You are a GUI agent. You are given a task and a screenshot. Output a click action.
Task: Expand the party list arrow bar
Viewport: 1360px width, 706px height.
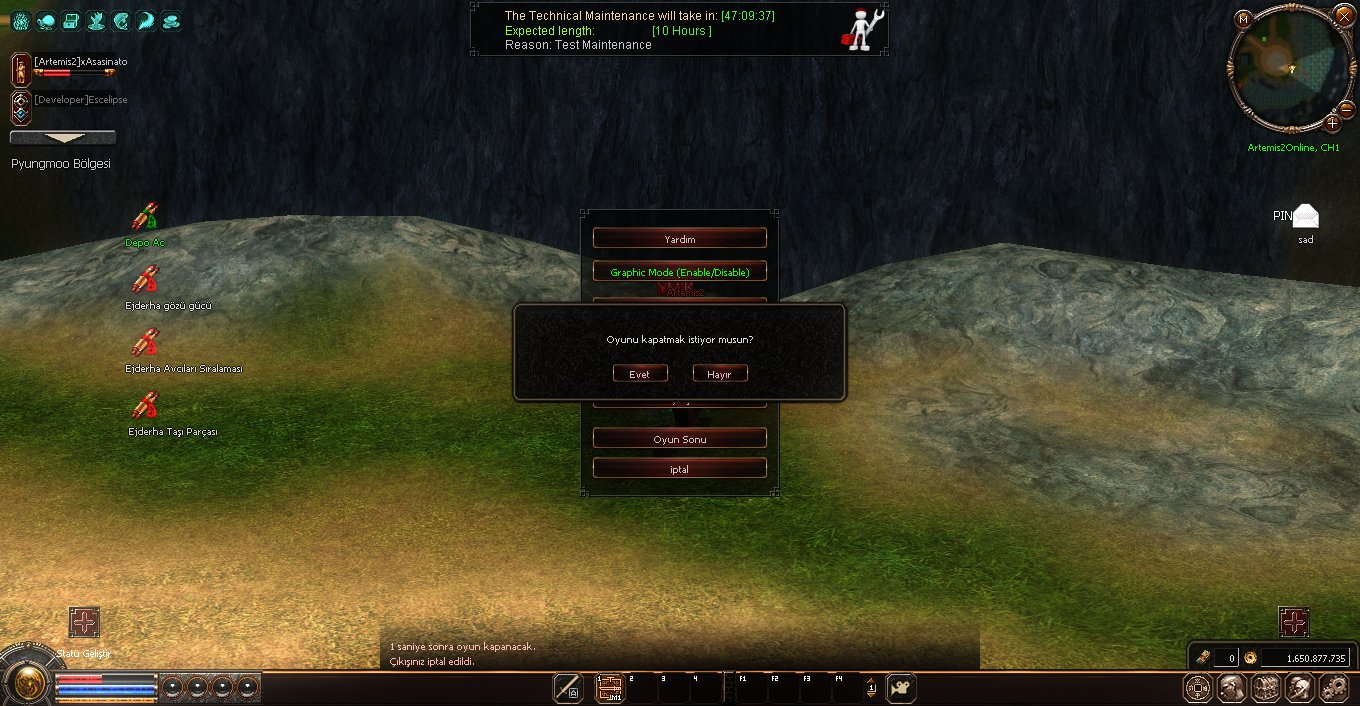click(x=63, y=138)
